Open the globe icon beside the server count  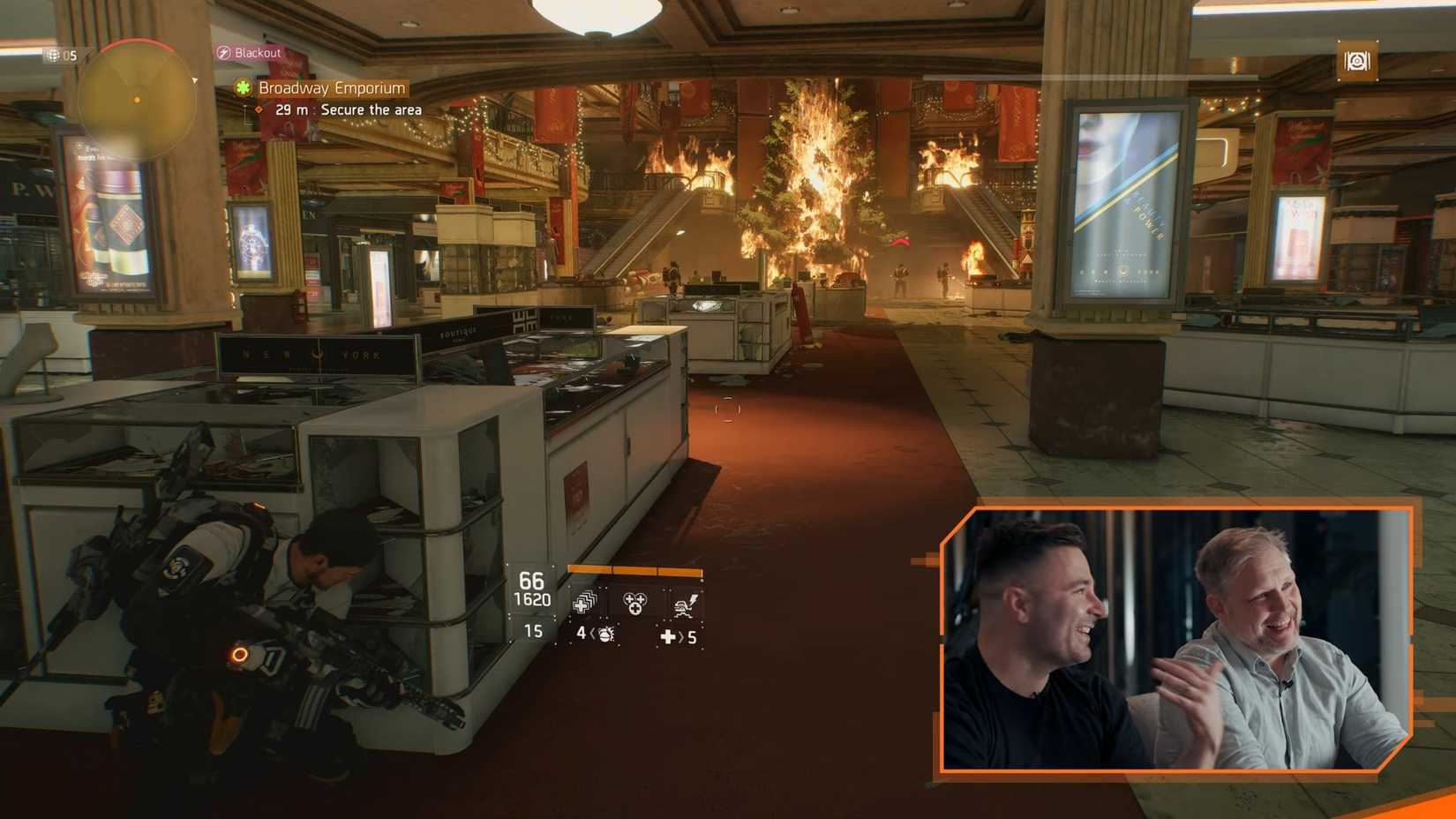click(53, 56)
